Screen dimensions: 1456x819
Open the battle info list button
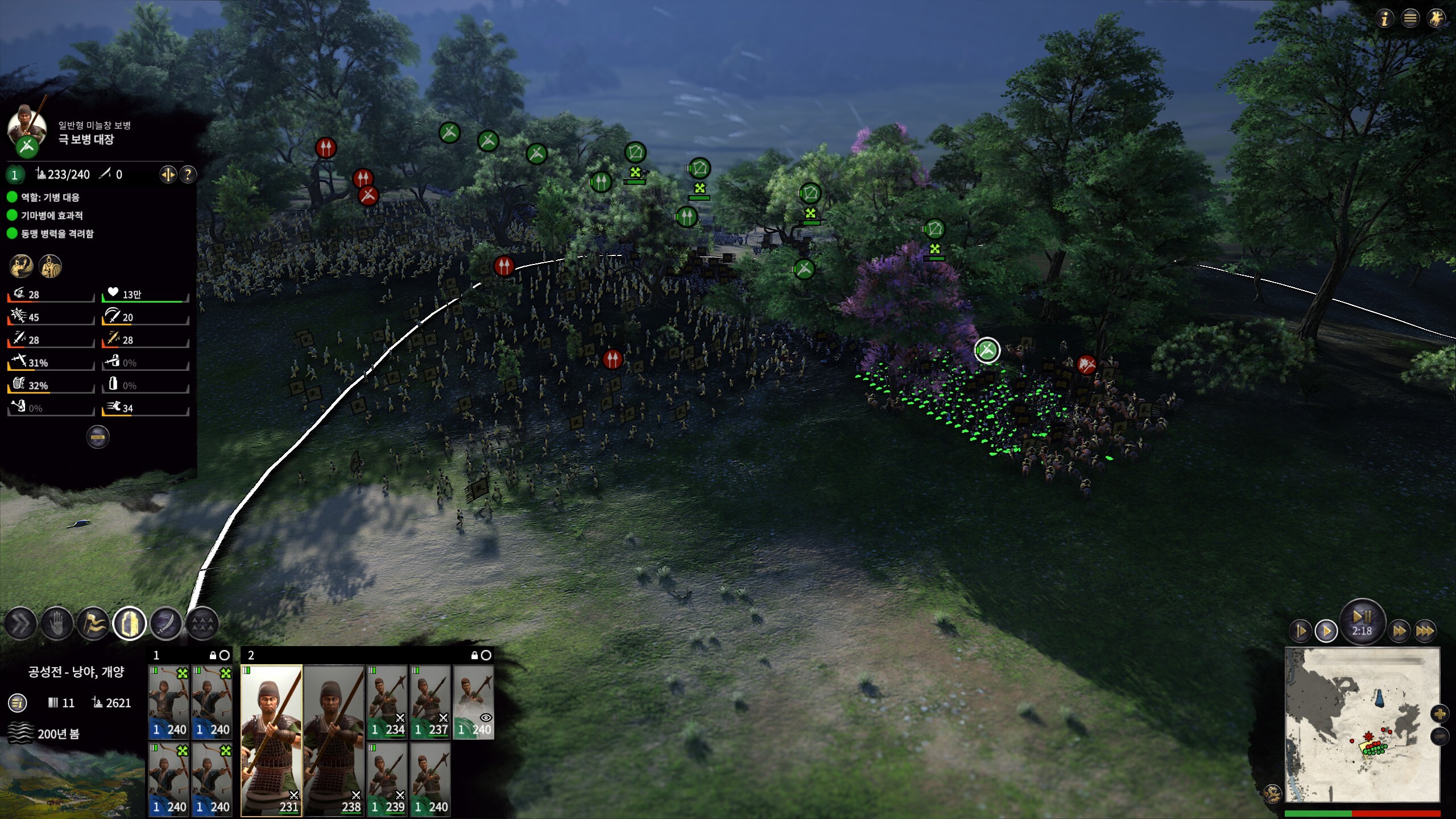18,703
